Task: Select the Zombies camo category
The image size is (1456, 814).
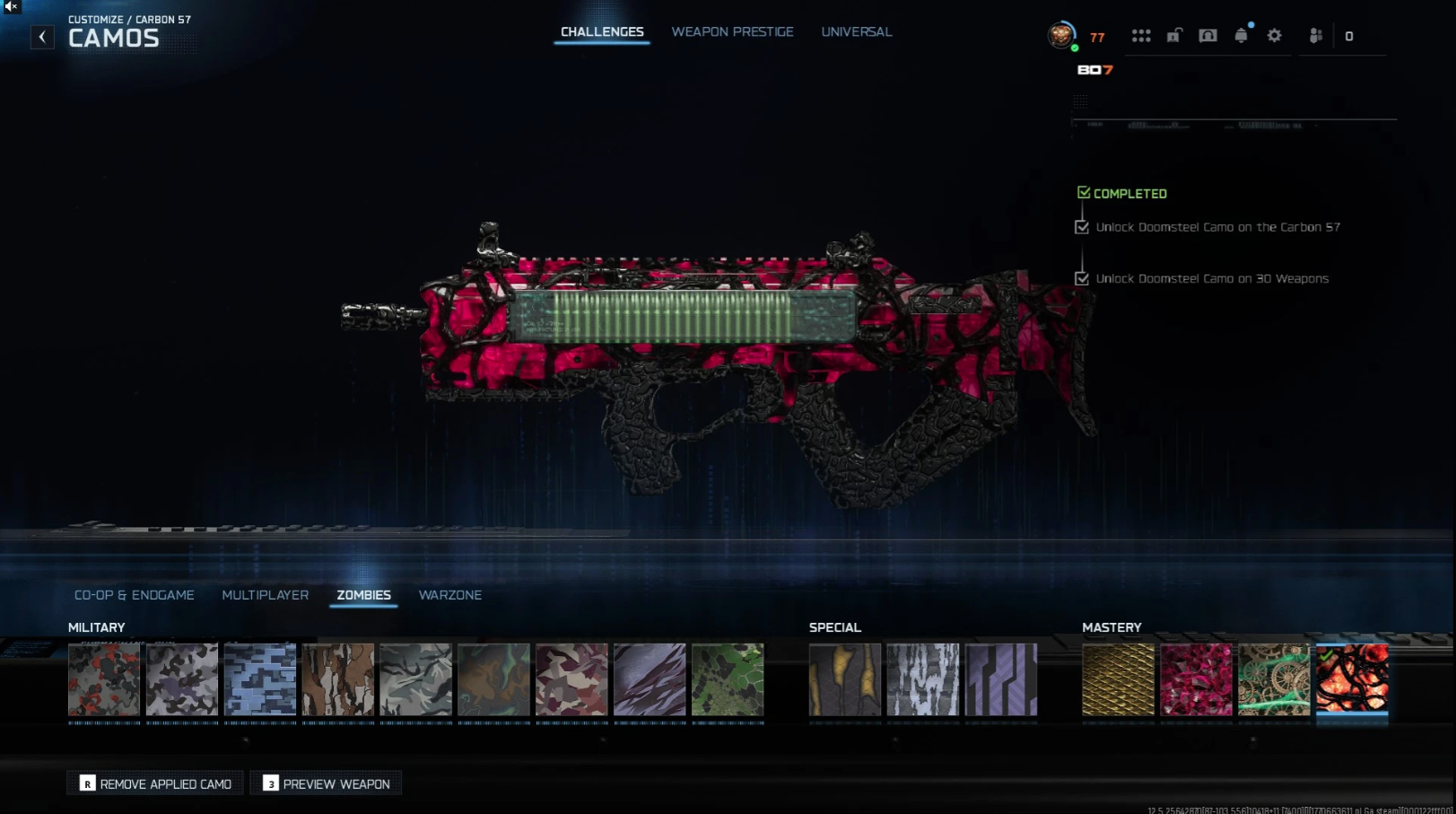Action: (363, 595)
